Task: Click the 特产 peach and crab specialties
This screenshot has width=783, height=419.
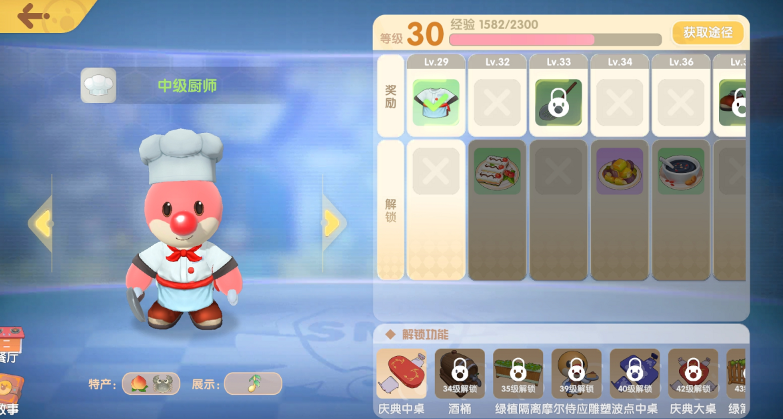Action: 151,383
